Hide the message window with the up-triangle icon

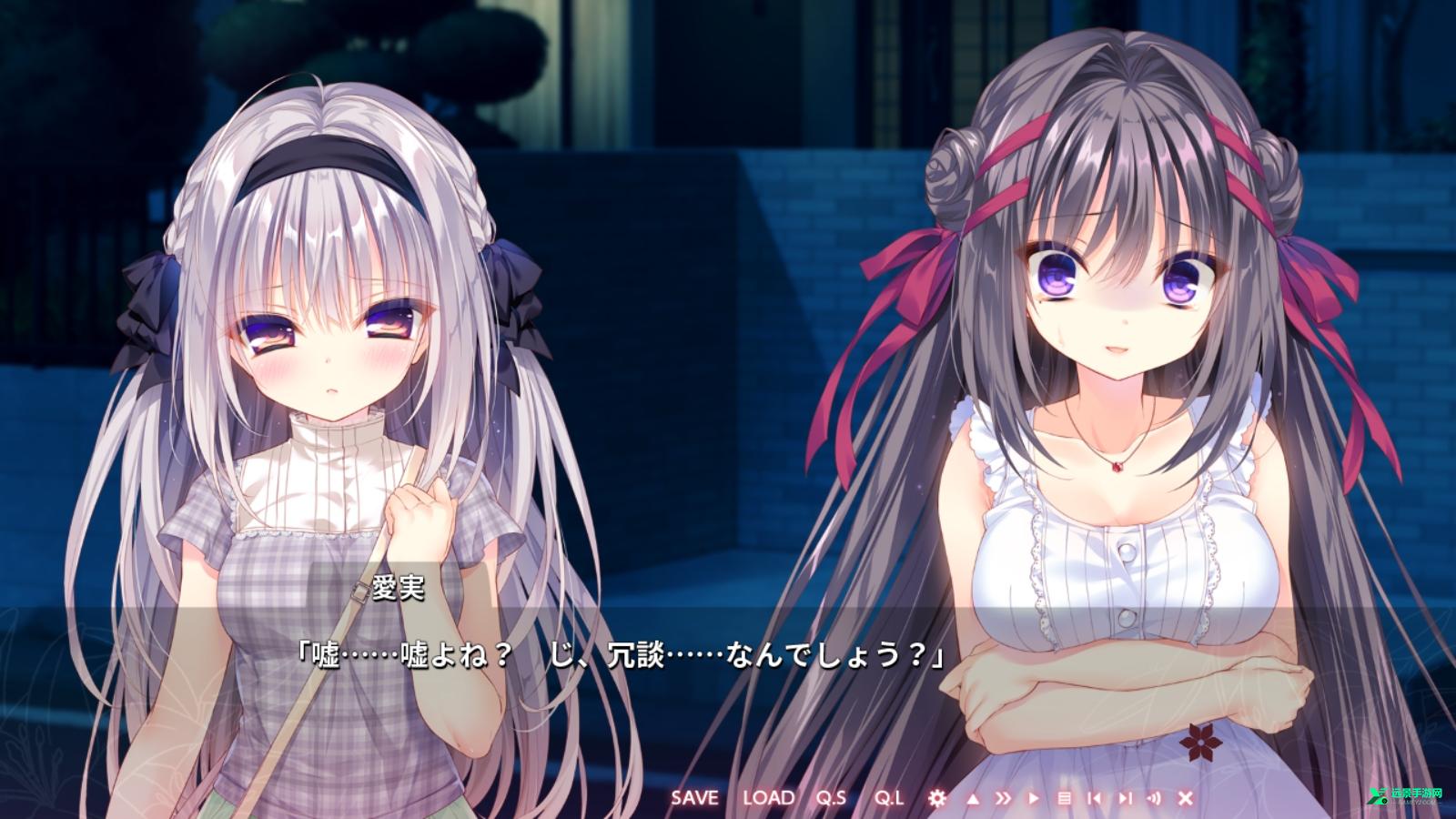pyautogui.click(x=972, y=798)
